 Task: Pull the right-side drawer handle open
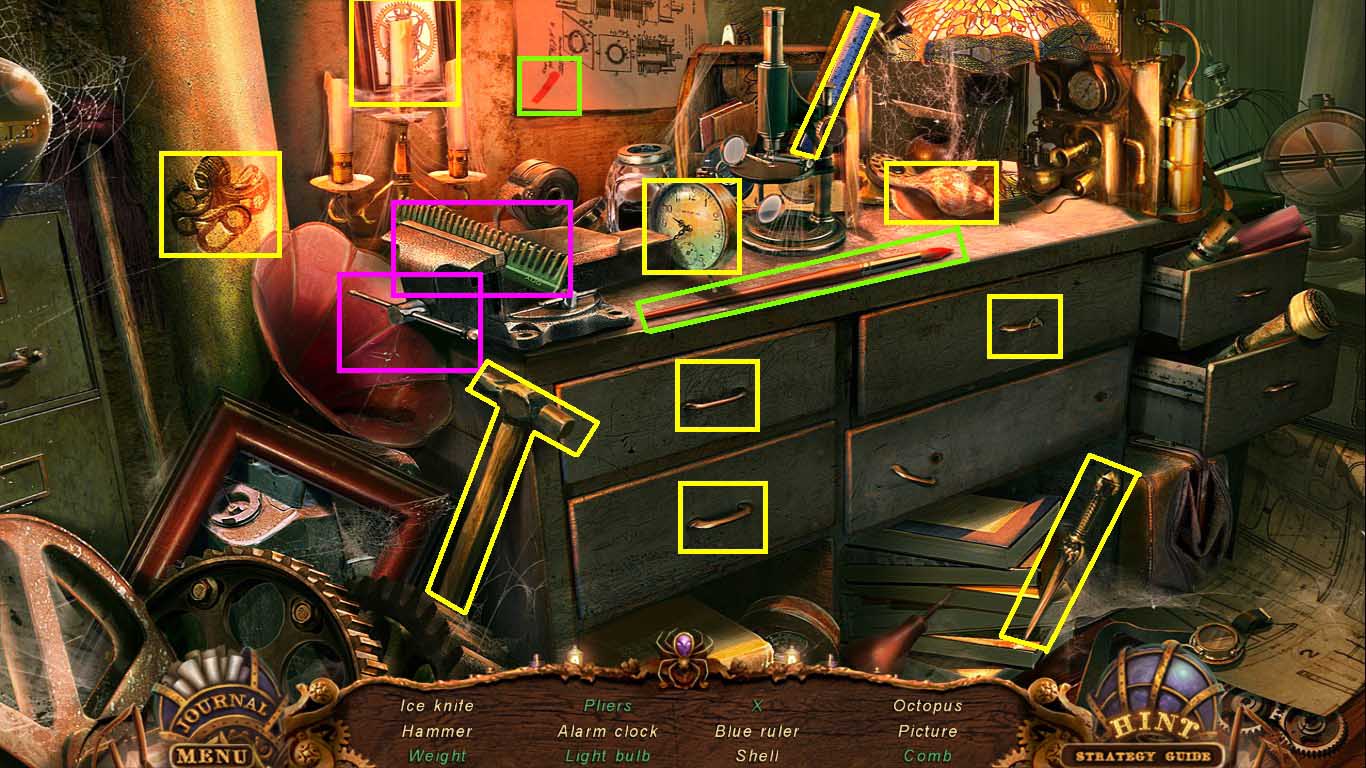(1023, 327)
